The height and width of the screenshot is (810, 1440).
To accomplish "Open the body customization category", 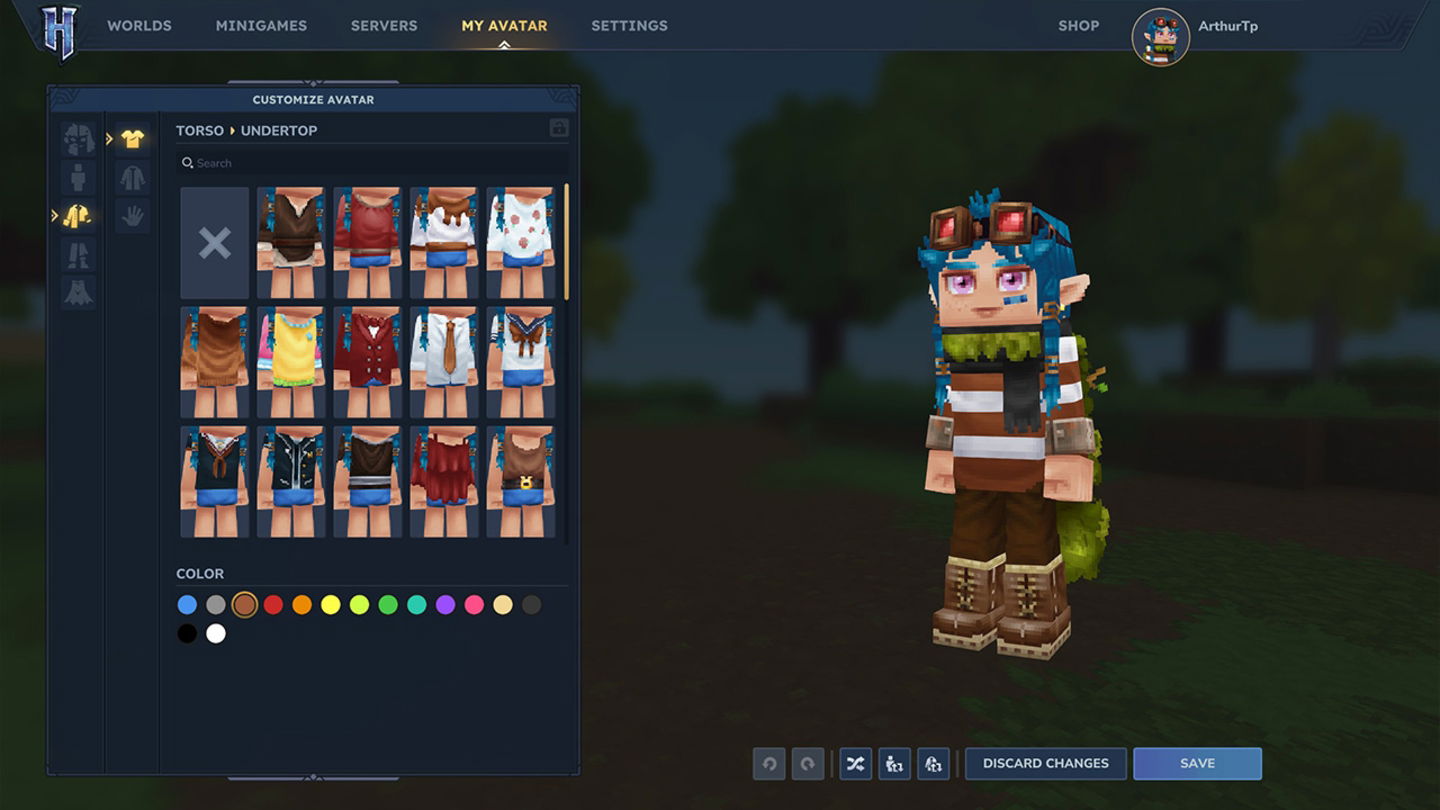I will point(78,178).
